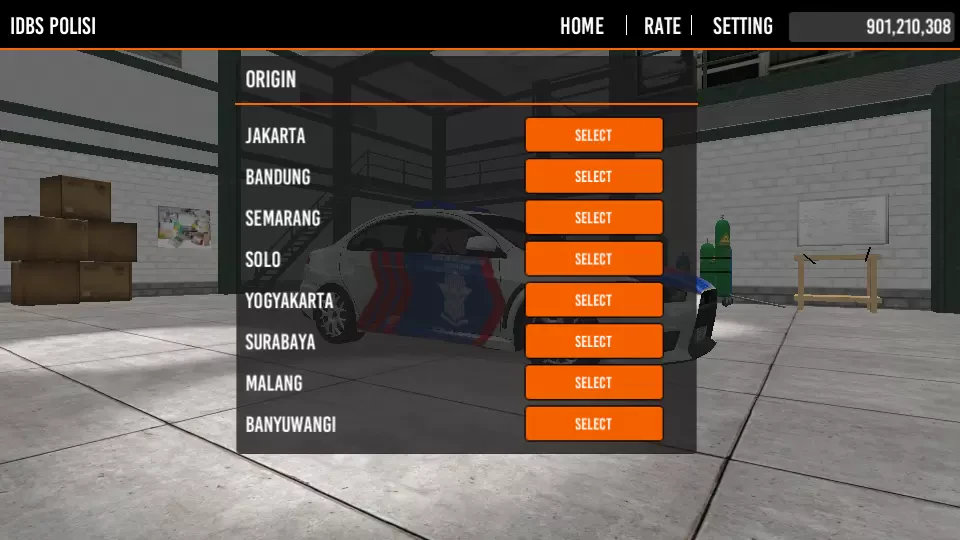
Task: Select Jakarta as the origin city
Action: 593,135
